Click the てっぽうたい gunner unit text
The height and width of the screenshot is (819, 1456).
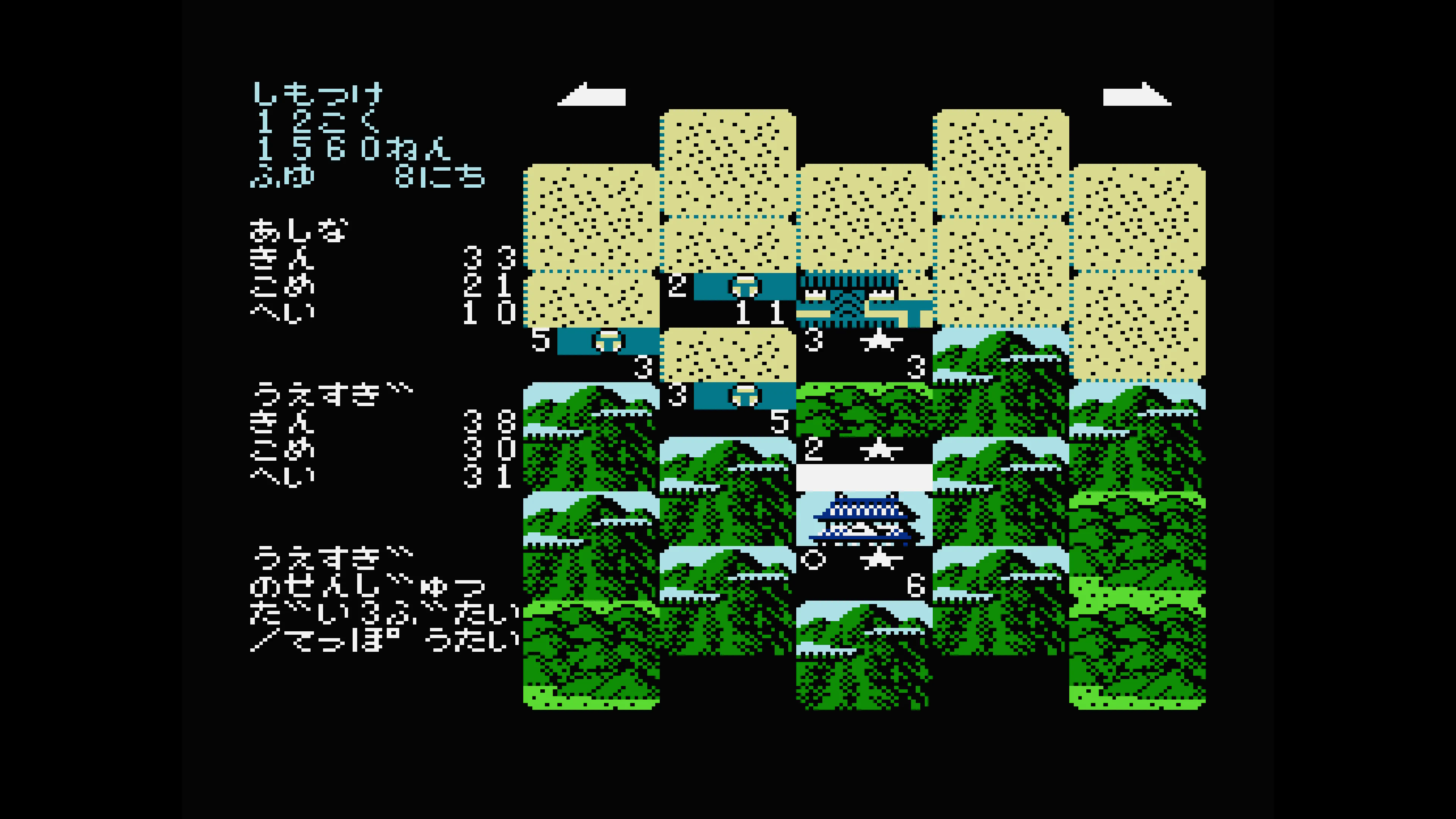pos(395,642)
